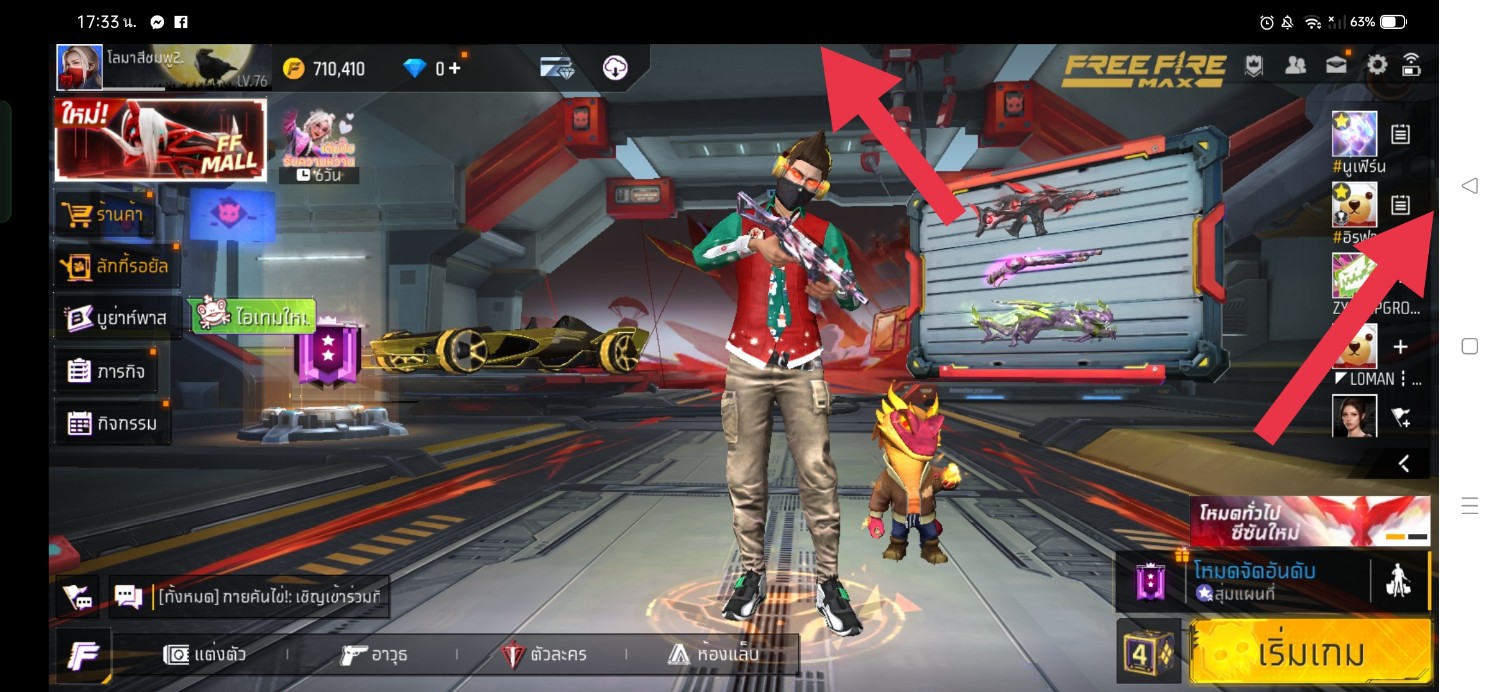Open the ร้านค้า shop menu
Viewport: 1500px width, 692px height.
106,215
